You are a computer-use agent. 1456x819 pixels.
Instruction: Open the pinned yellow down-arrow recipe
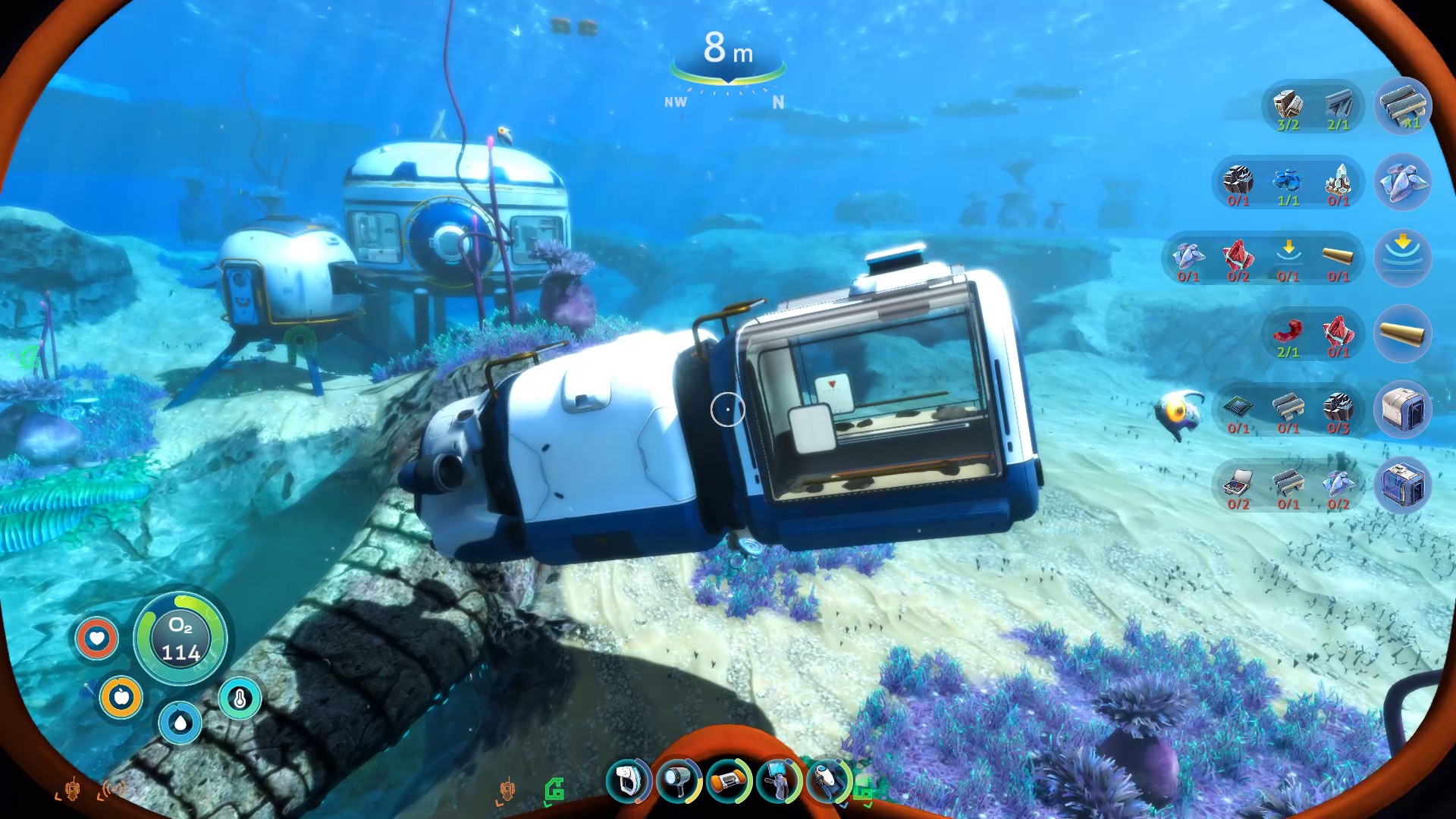1402,258
